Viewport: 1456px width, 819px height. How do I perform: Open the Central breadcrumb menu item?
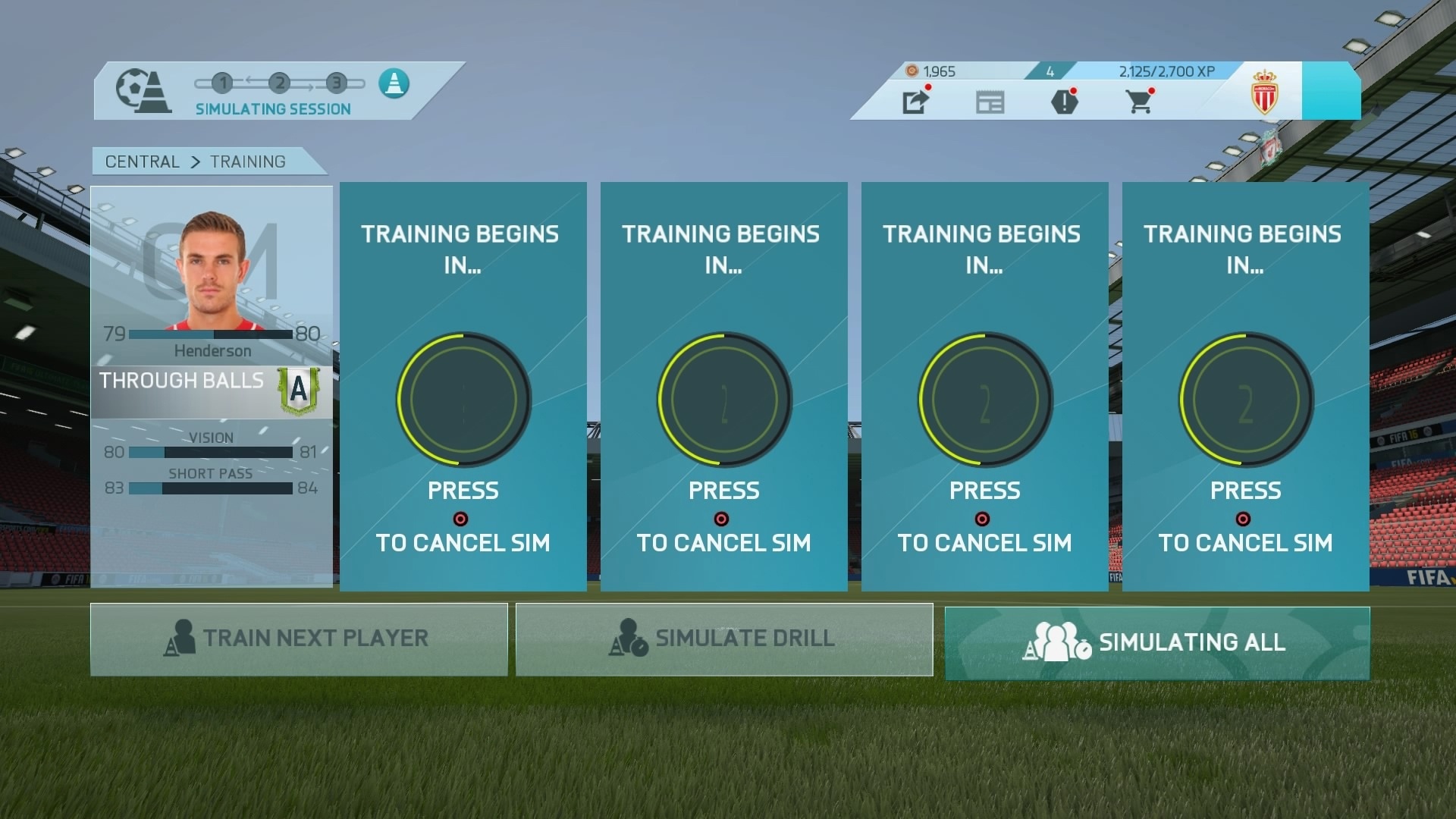(140, 161)
